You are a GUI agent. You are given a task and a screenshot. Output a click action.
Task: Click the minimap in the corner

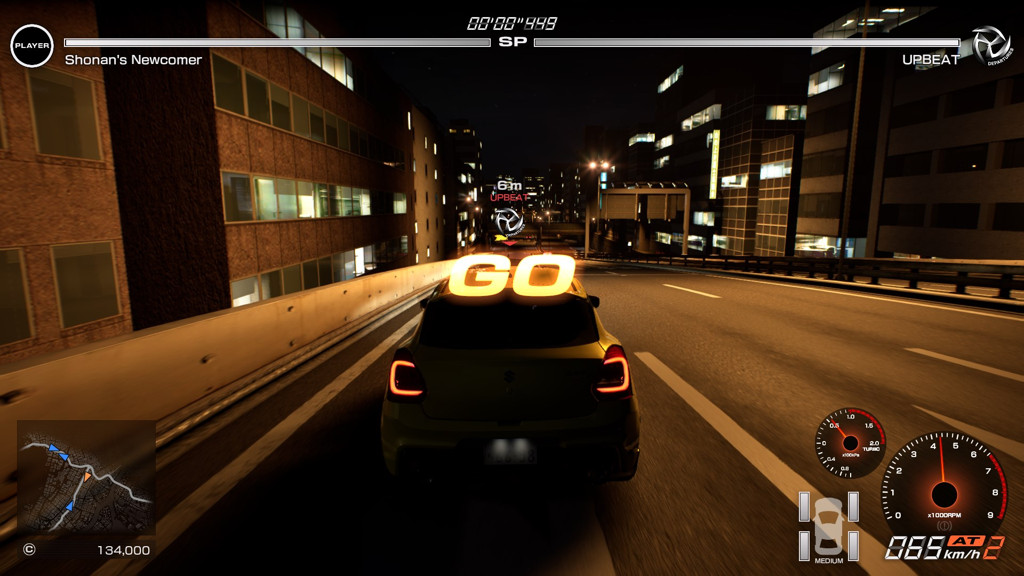[x=86, y=476]
